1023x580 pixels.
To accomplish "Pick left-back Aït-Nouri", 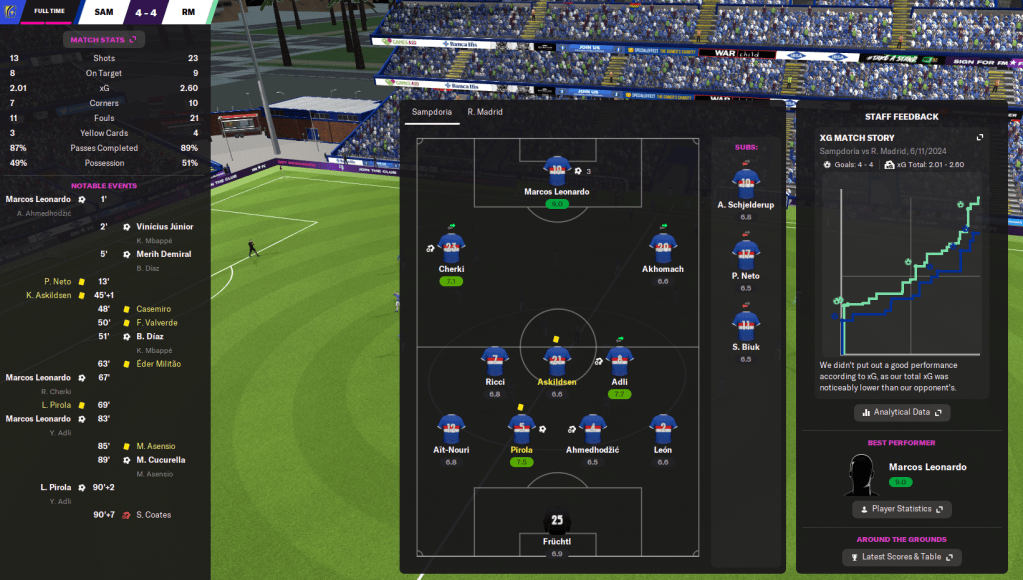I will point(452,430).
